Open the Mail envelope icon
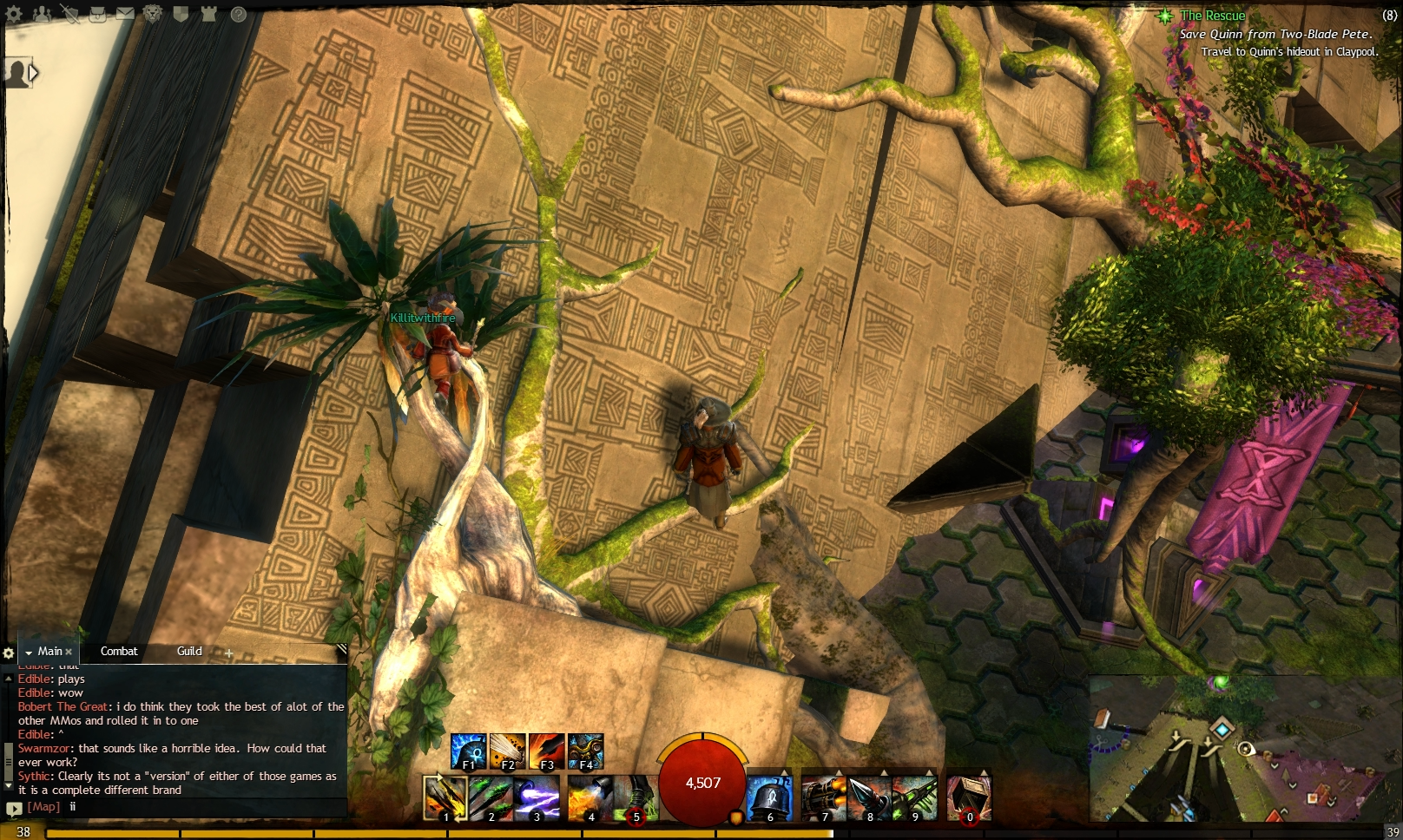 (x=125, y=14)
